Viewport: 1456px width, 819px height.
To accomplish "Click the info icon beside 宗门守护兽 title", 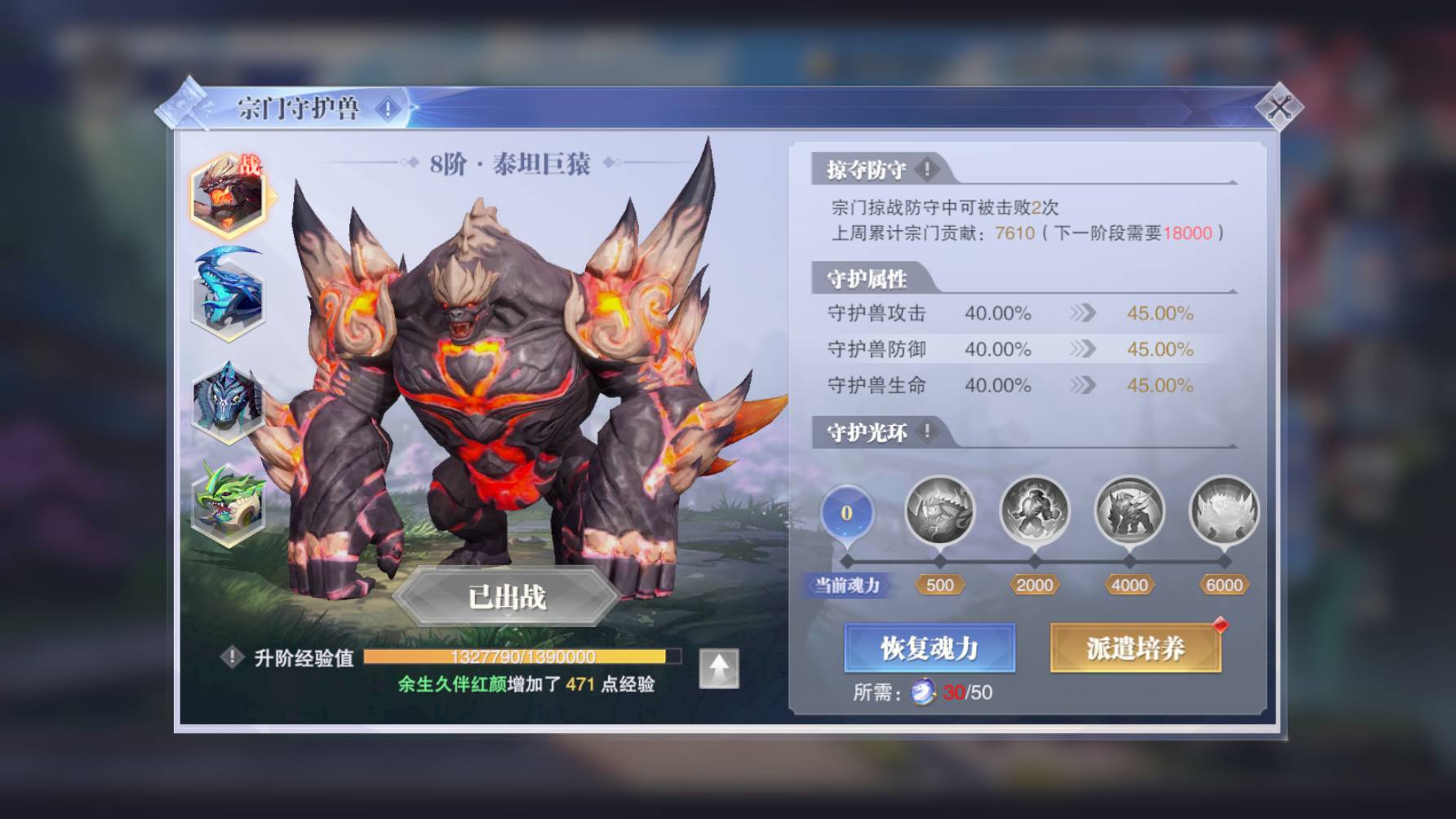I will click(386, 106).
